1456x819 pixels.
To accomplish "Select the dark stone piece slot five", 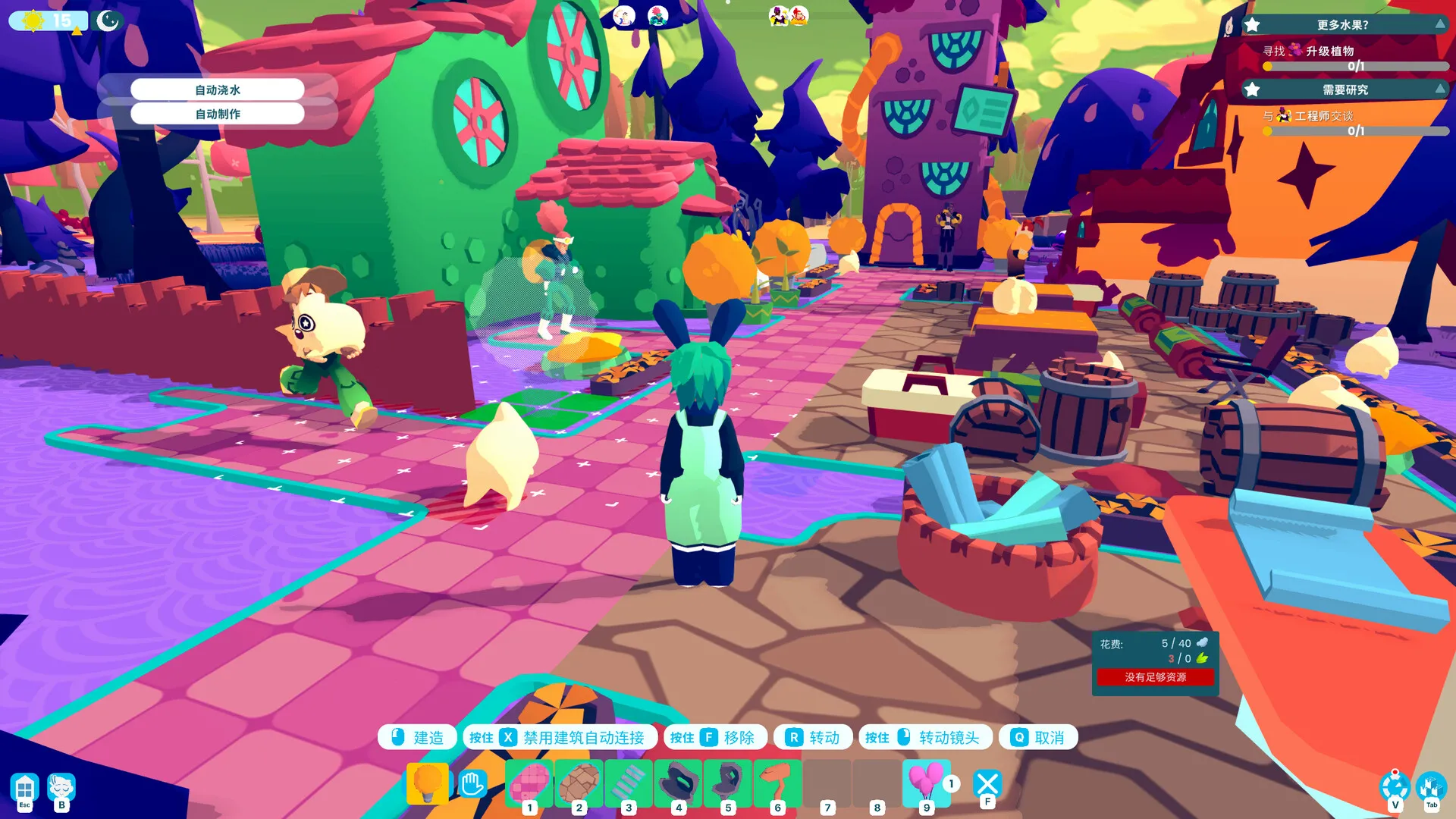I will 727,783.
